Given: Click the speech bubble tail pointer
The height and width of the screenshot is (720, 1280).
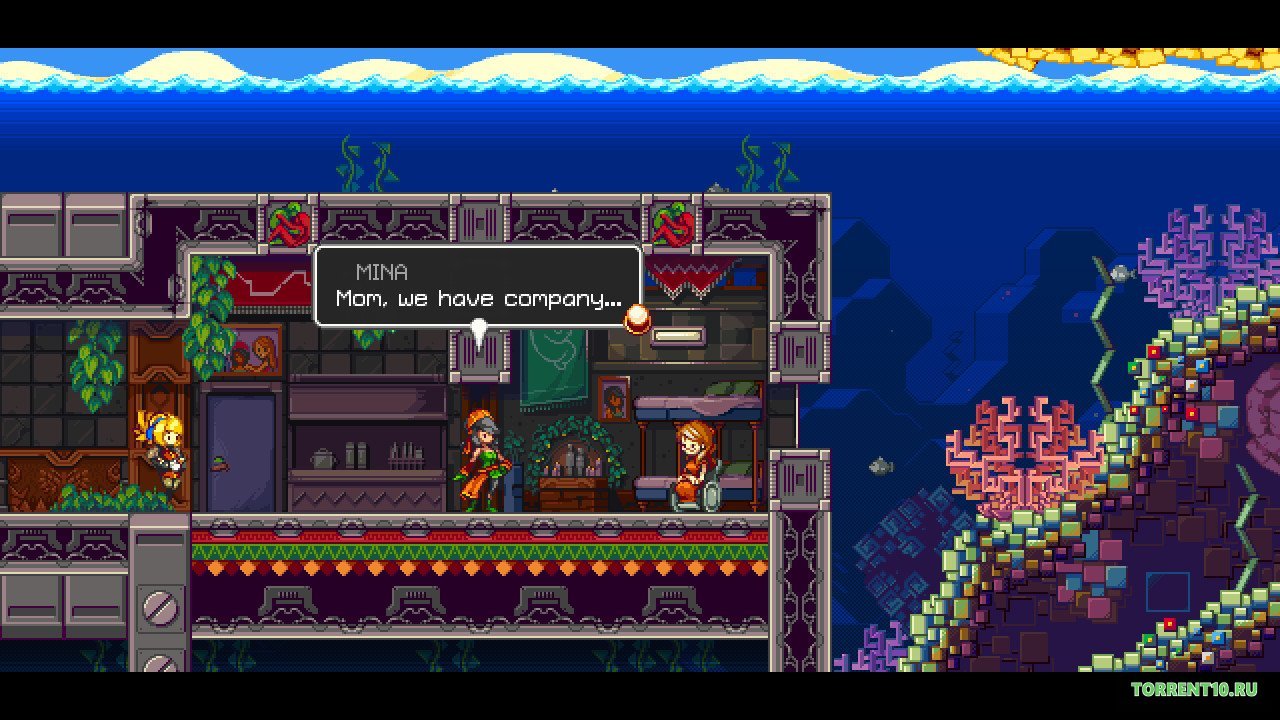Looking at the screenshot, I should click(x=480, y=330).
